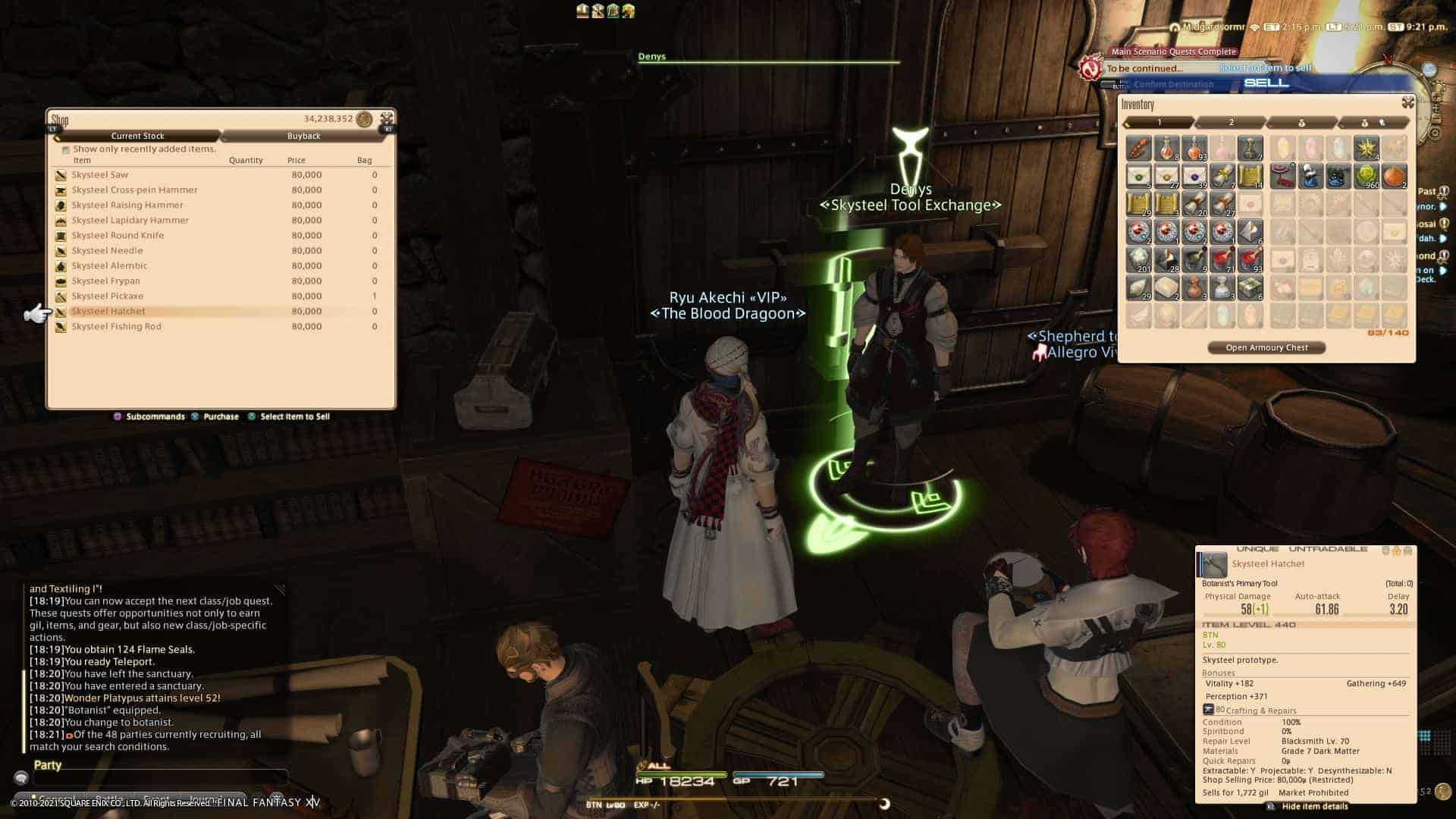This screenshot has width=1456, height=819.
Task: Click the gil coin icon in Shop header
Action: [x=362, y=119]
